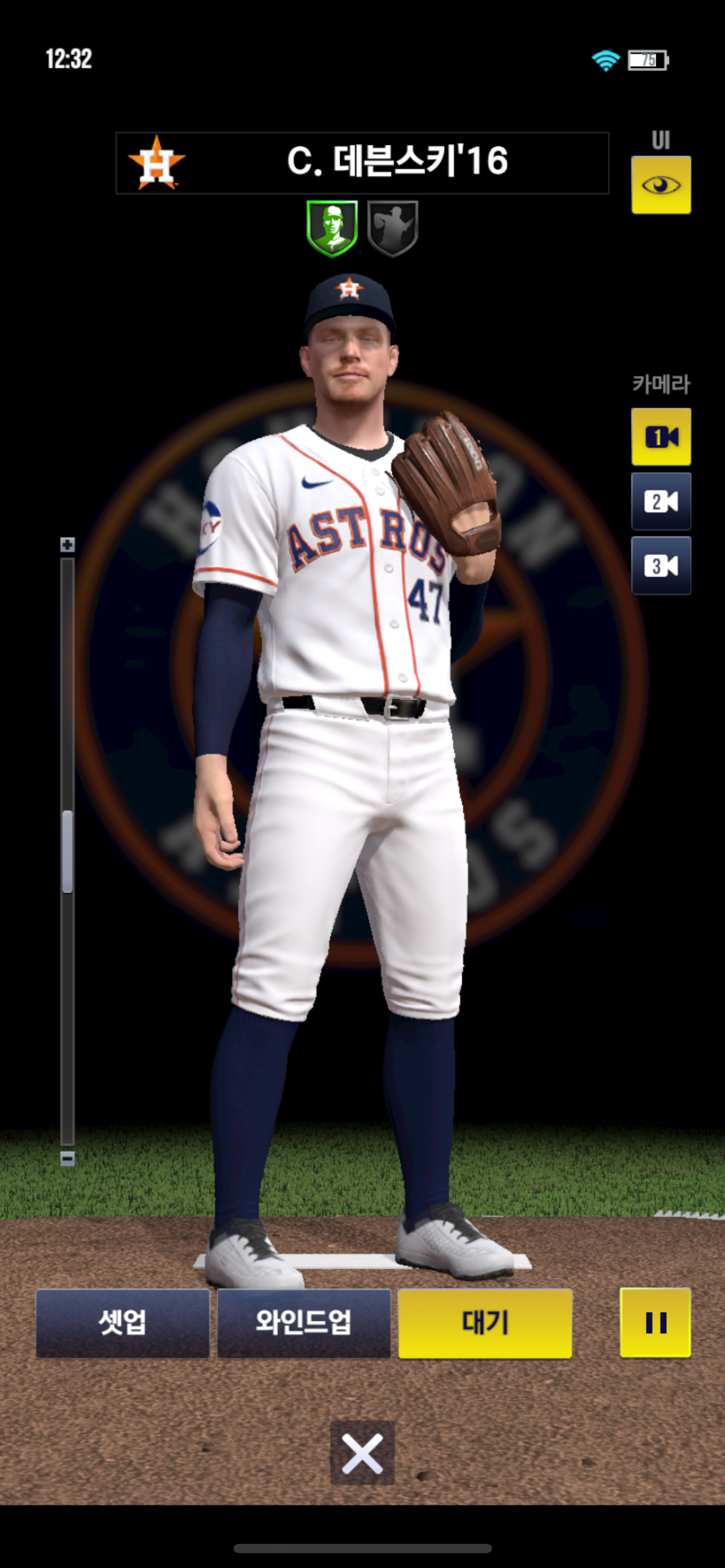Viewport: 725px width, 1568px height.
Task: Play the 셋업 set-up motion
Action: [123, 1323]
